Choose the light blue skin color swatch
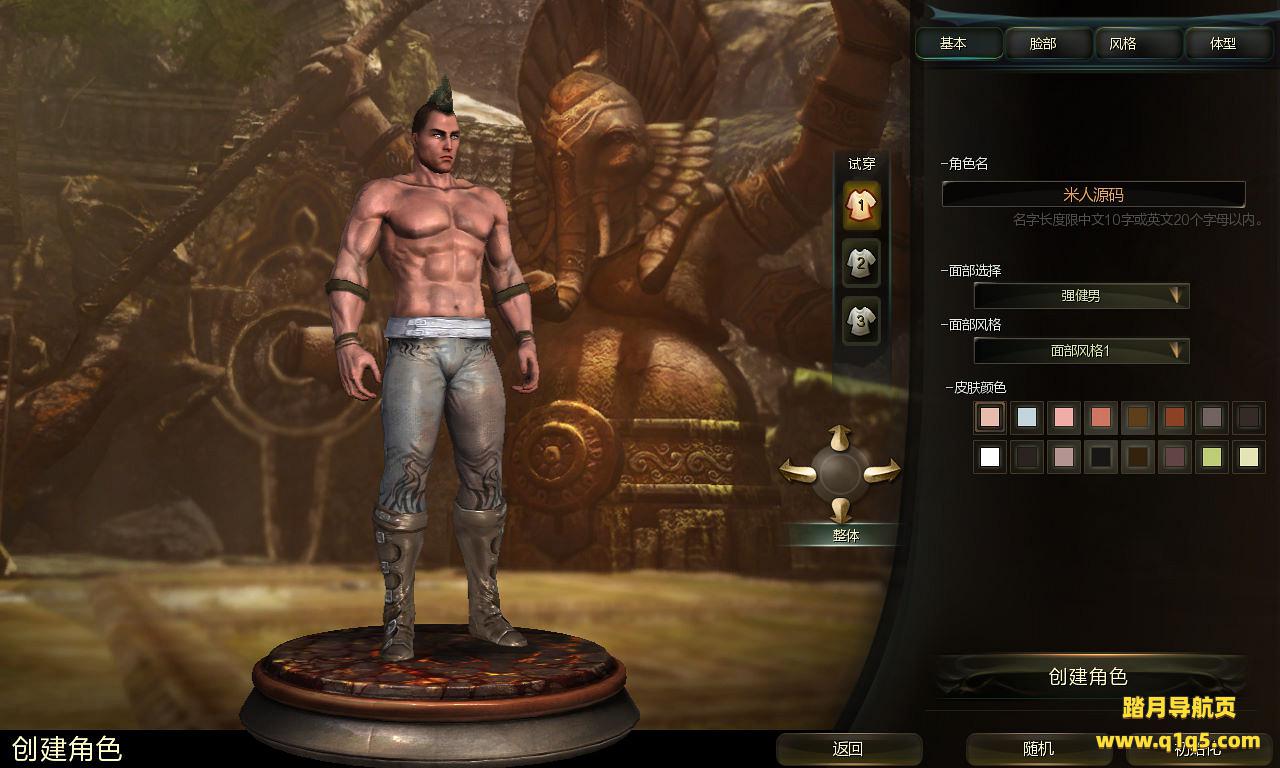The width and height of the screenshot is (1280, 768). click(1027, 417)
